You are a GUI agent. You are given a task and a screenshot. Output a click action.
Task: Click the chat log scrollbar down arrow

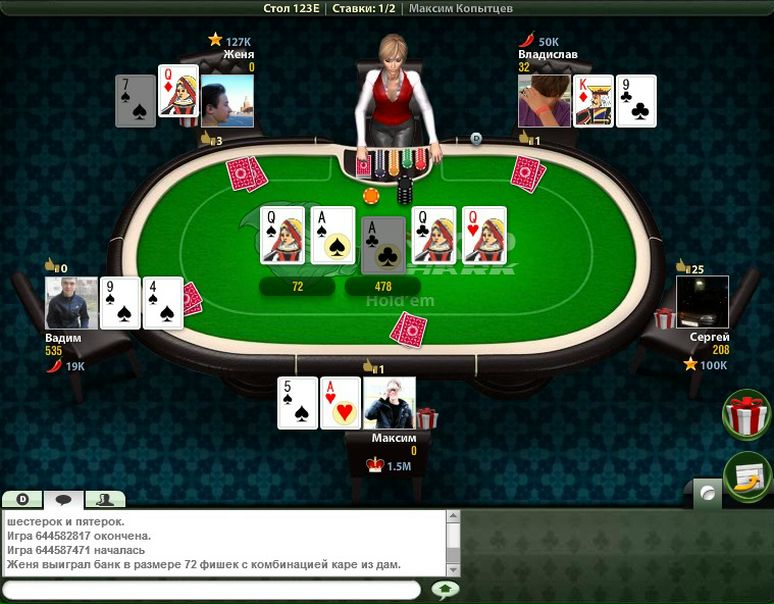pyautogui.click(x=453, y=569)
